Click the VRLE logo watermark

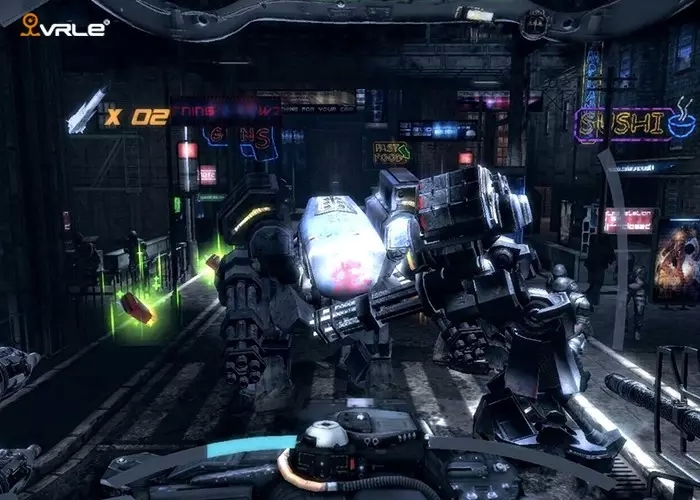pos(64,26)
